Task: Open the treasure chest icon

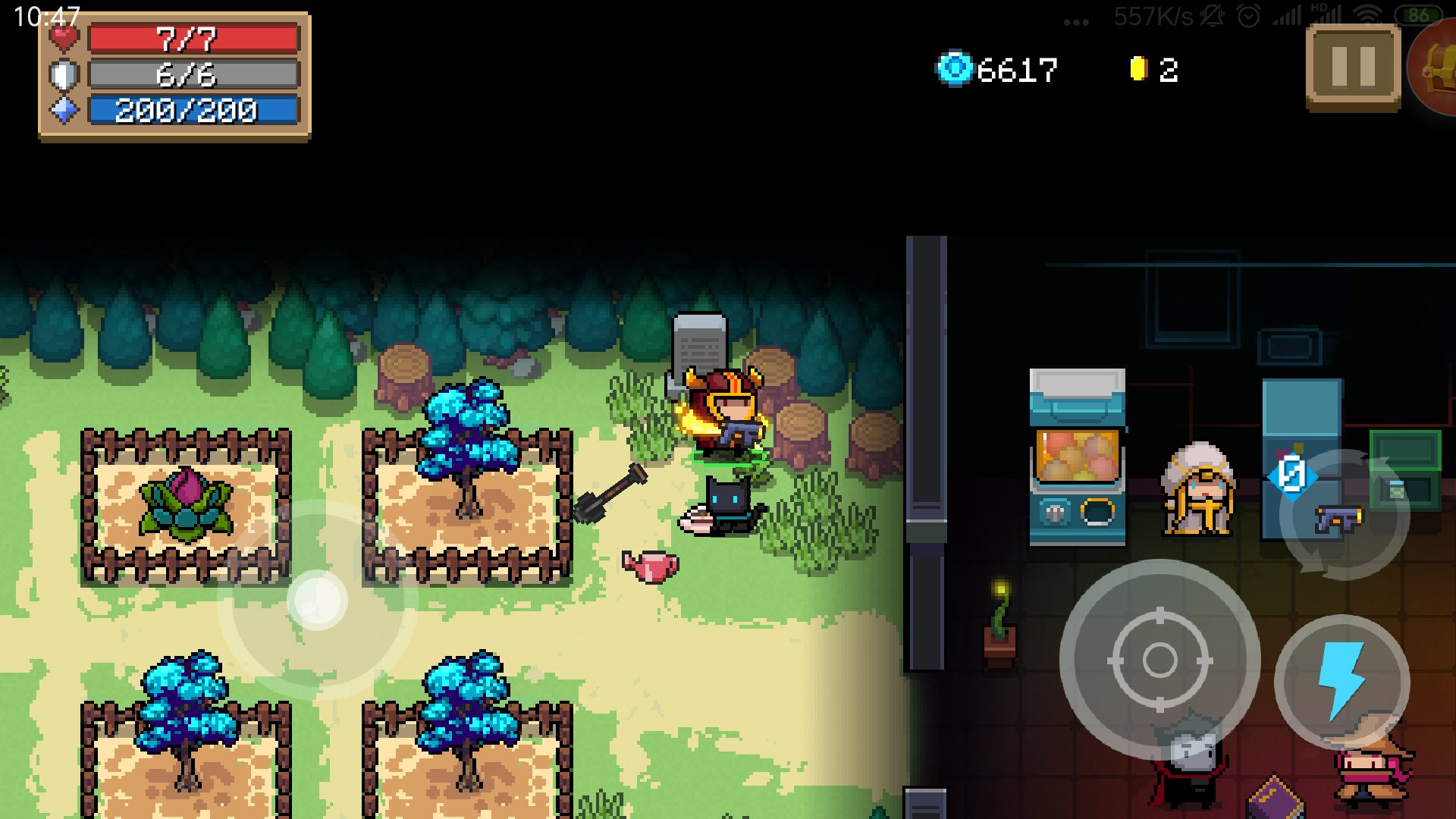Action: point(1436,67)
